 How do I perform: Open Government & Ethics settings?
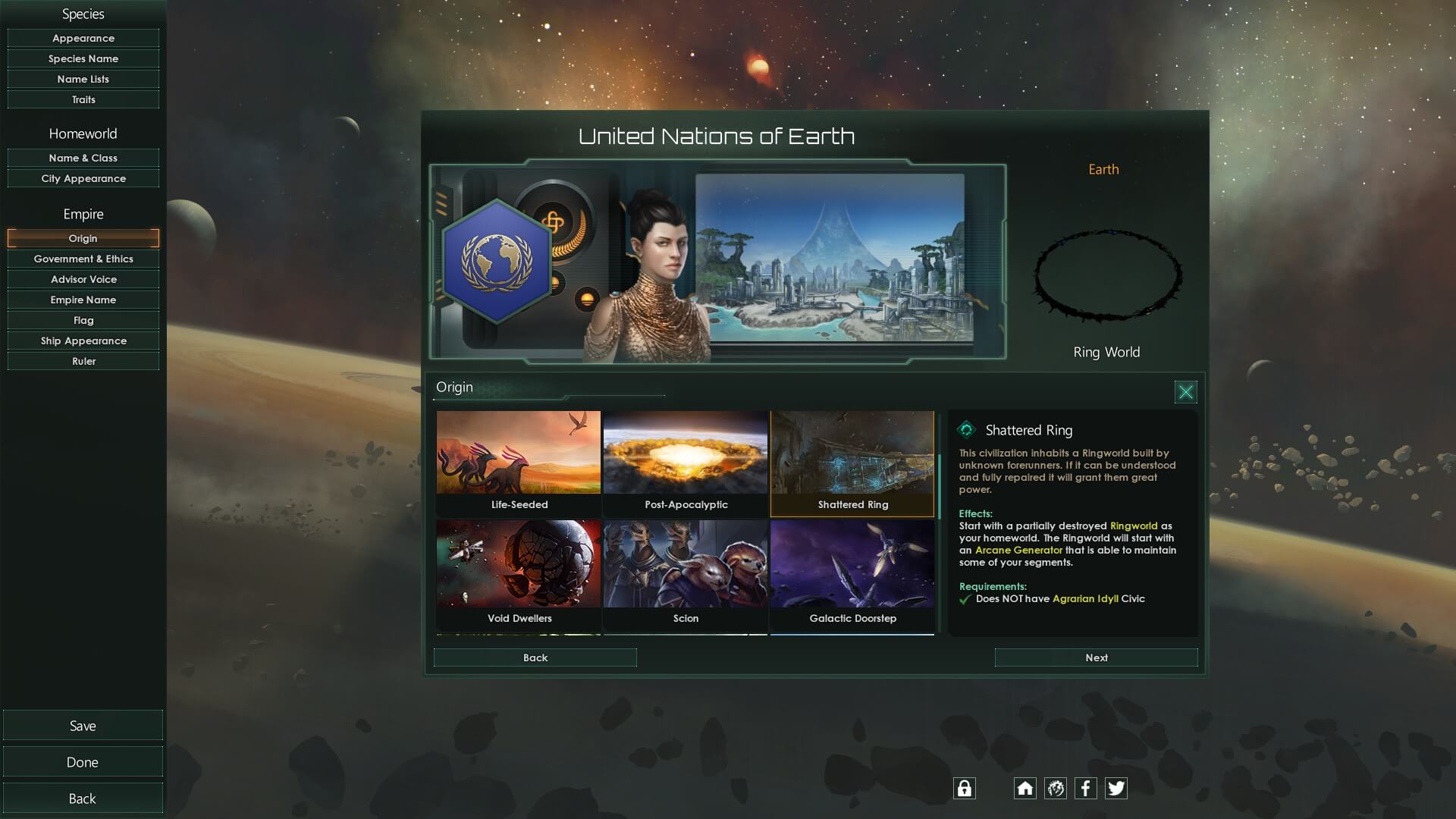coord(83,259)
